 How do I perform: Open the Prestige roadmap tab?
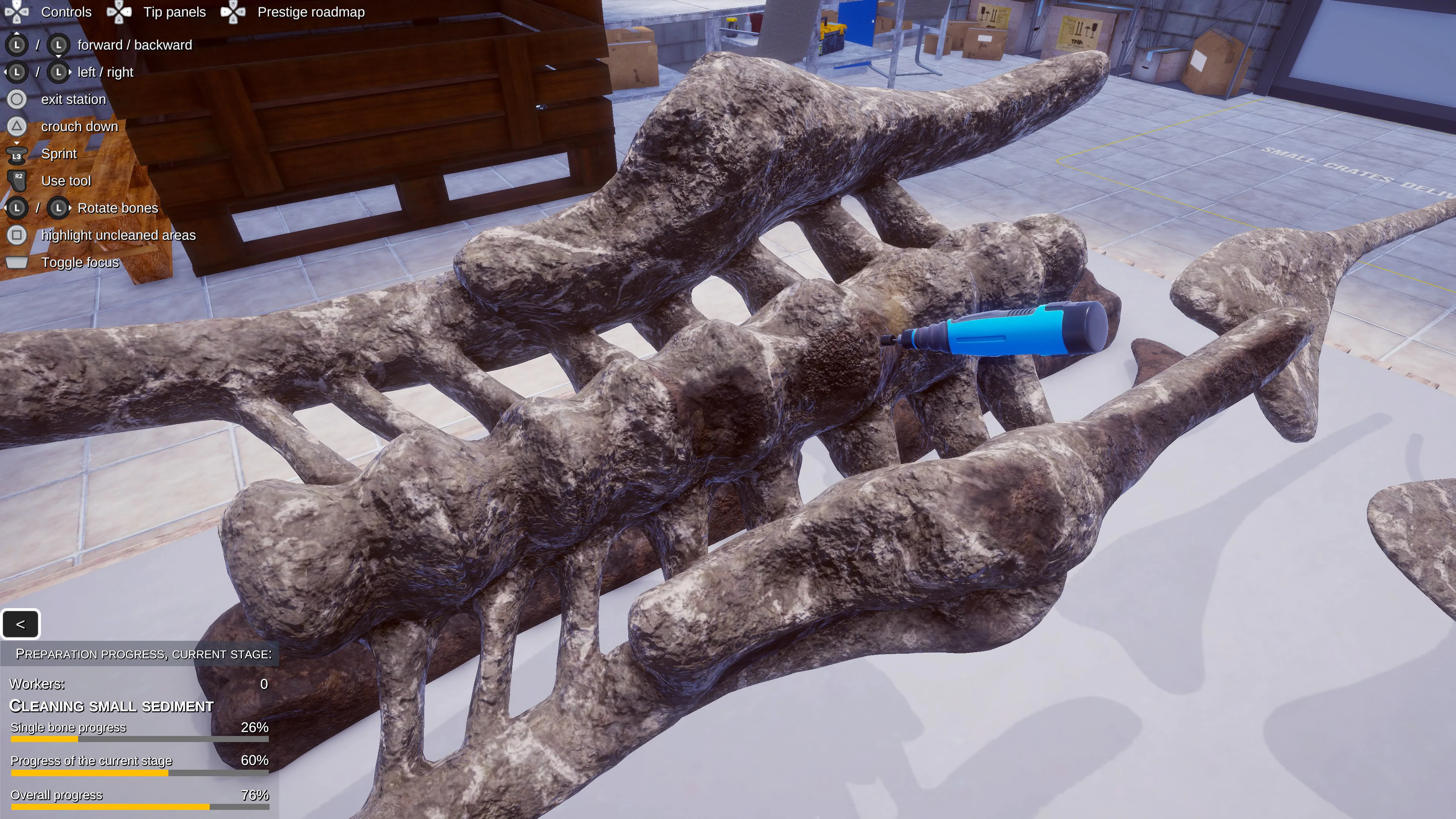click(310, 12)
